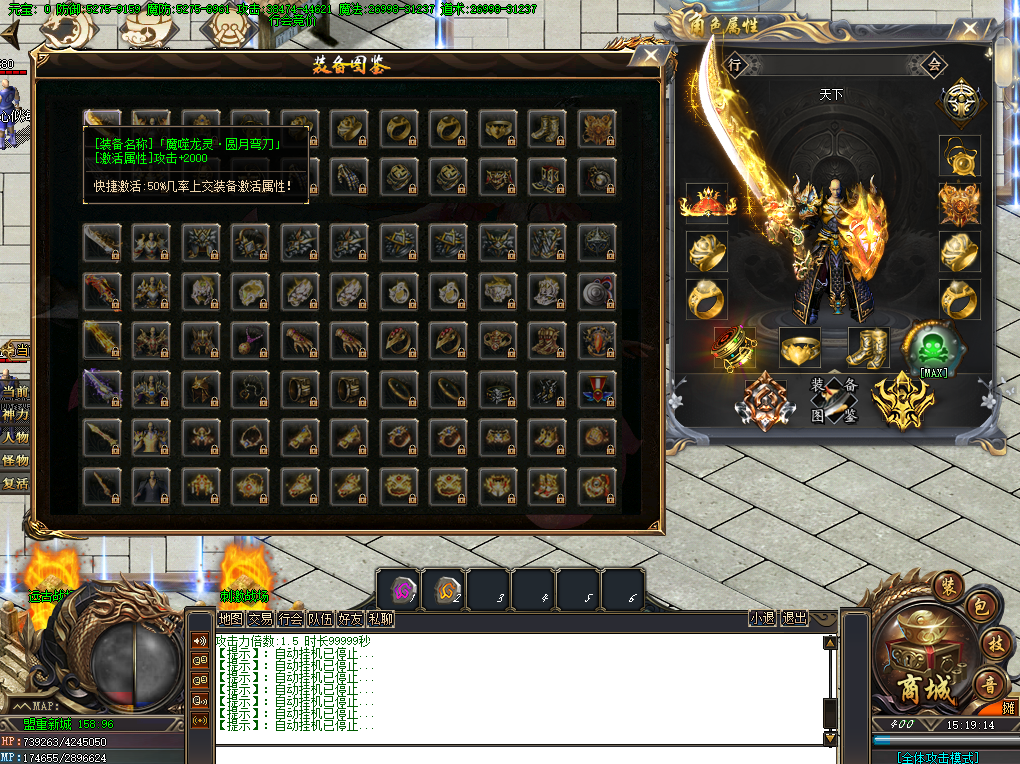This screenshot has height=764, width=1020.
Task: Select the golden boots equipment slot
Action: click(x=868, y=348)
